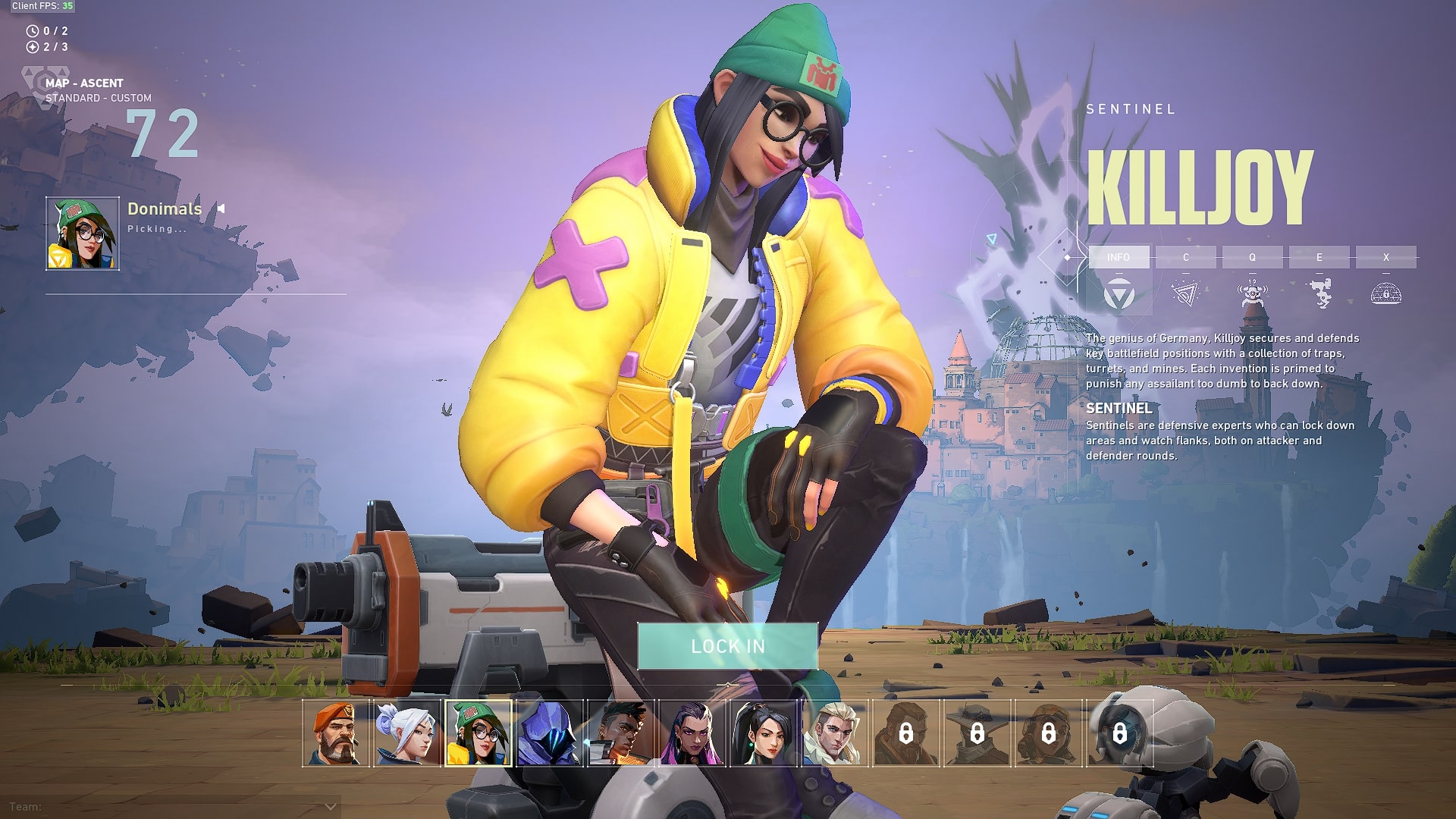The image size is (1456, 819).
Task: Choose Jett in the agent row
Action: [x=406, y=733]
